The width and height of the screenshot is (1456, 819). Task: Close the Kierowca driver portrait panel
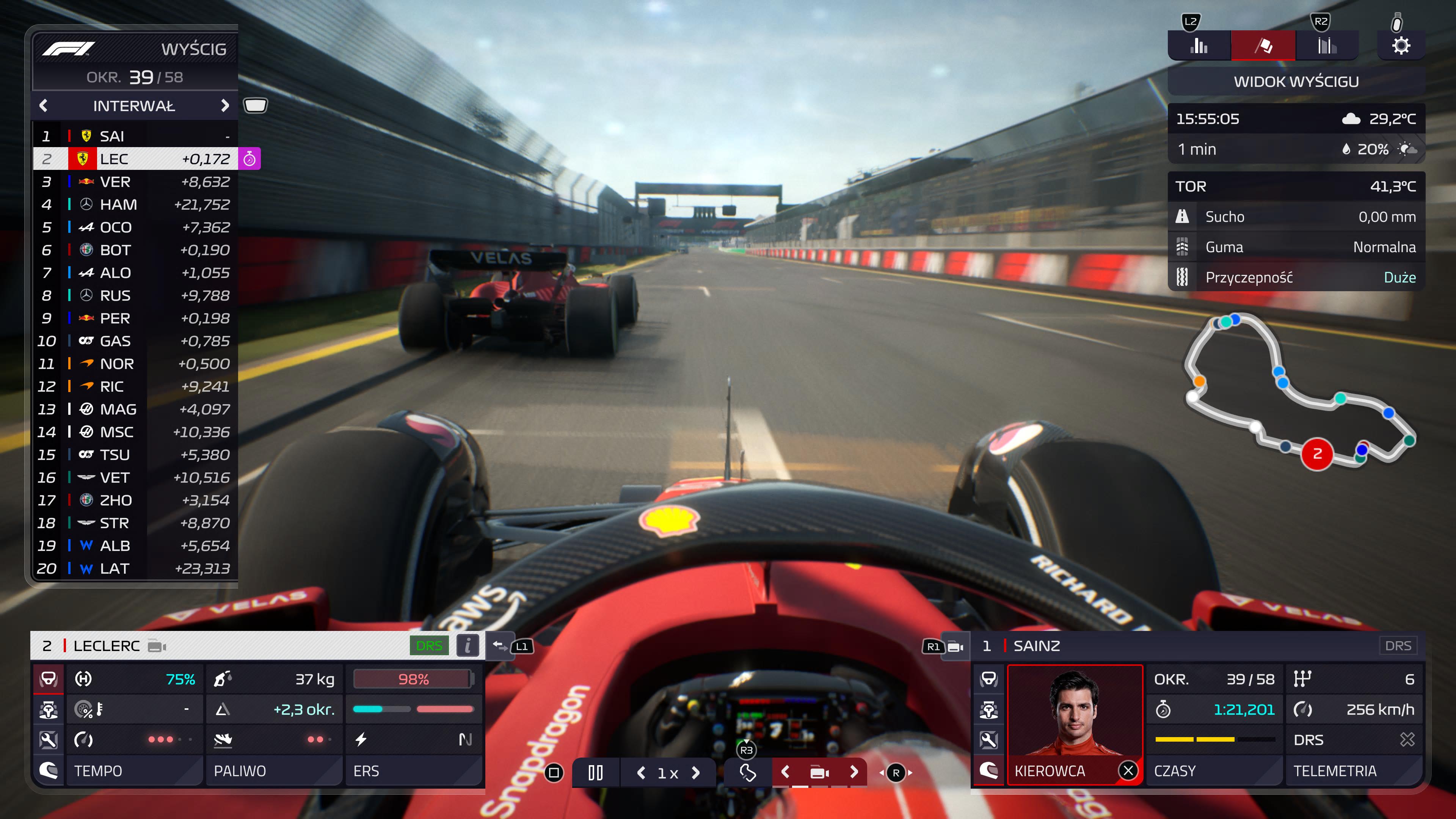[x=1128, y=770]
